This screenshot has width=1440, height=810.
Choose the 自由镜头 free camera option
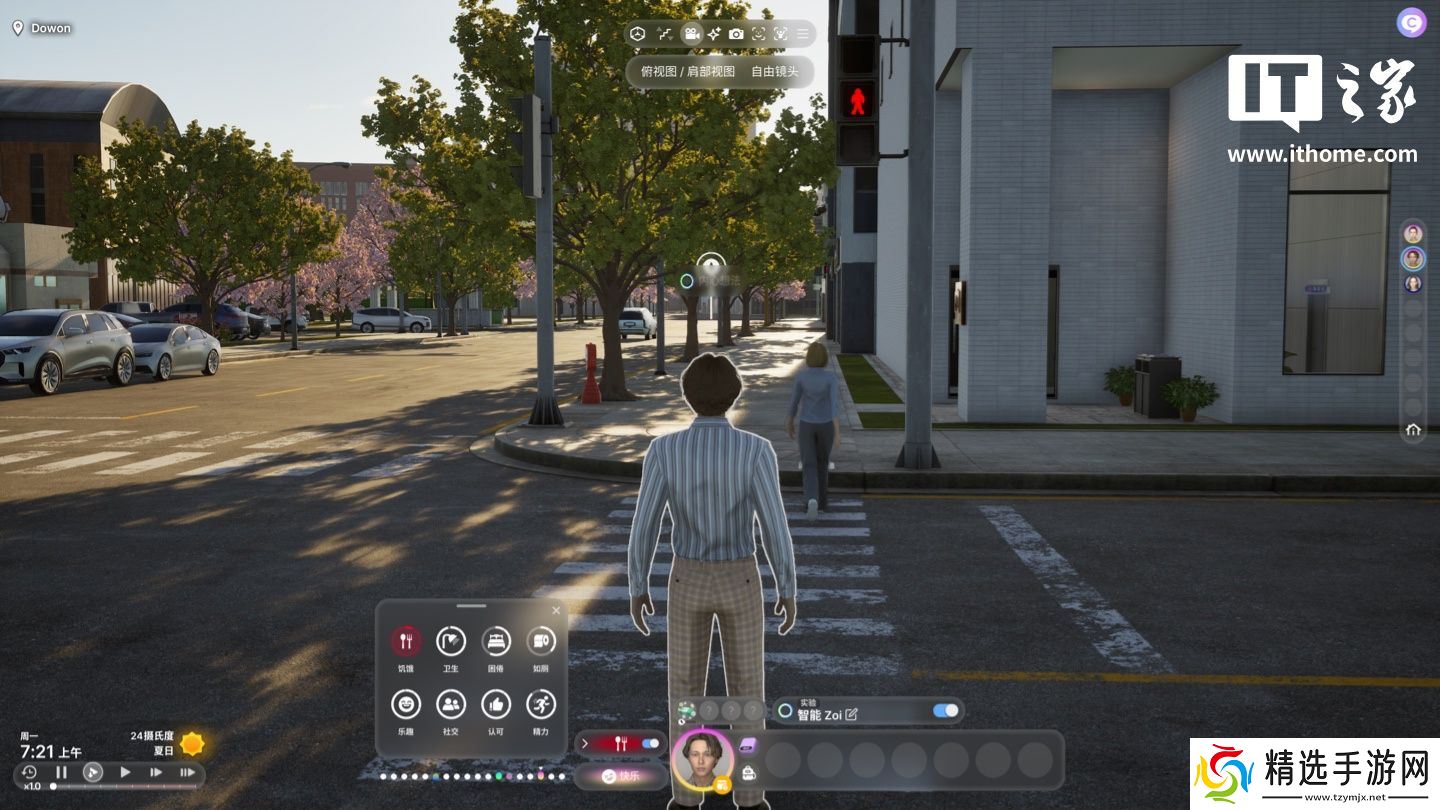coord(775,72)
